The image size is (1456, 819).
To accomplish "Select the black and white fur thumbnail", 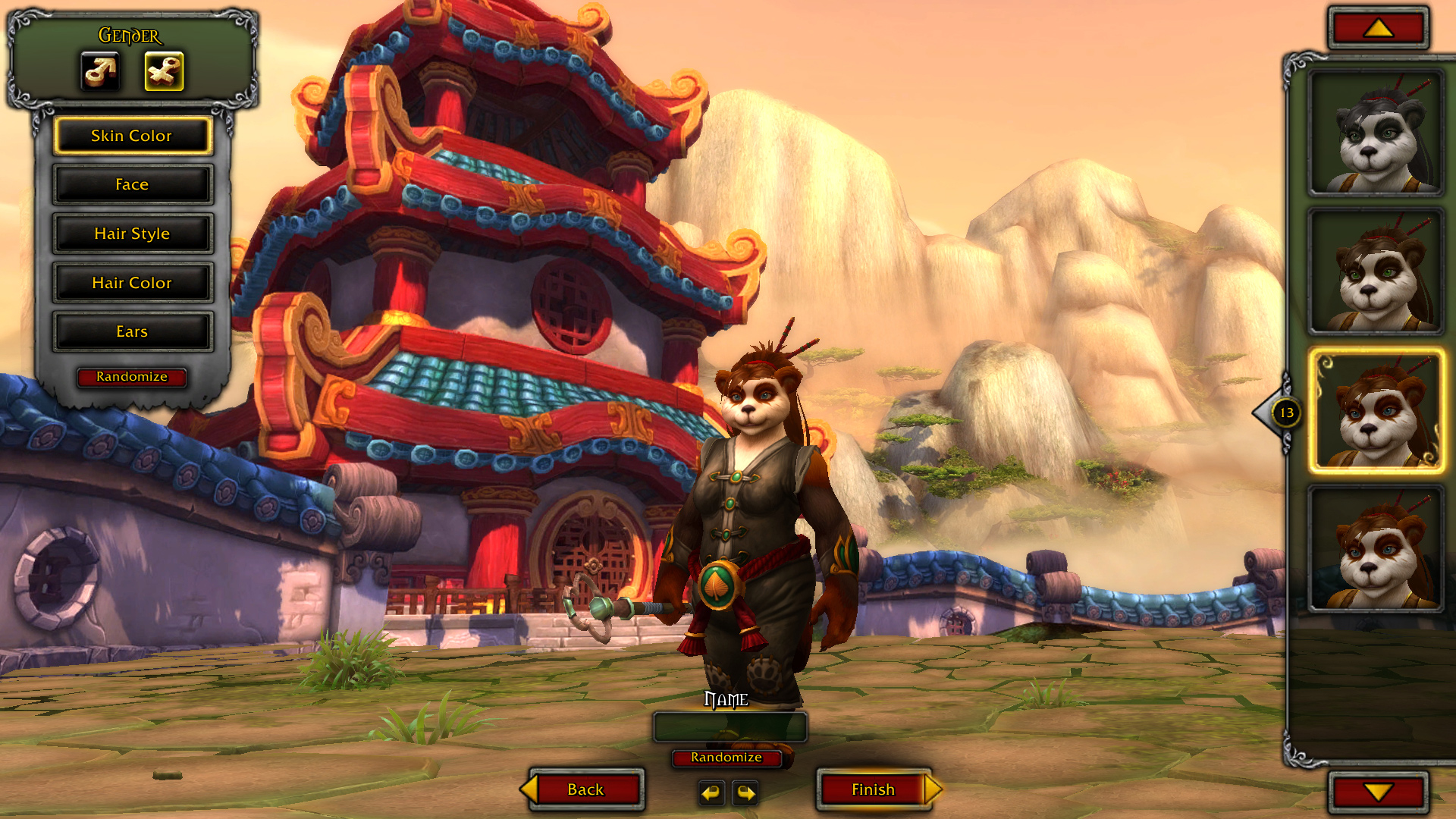I will point(1376,133).
